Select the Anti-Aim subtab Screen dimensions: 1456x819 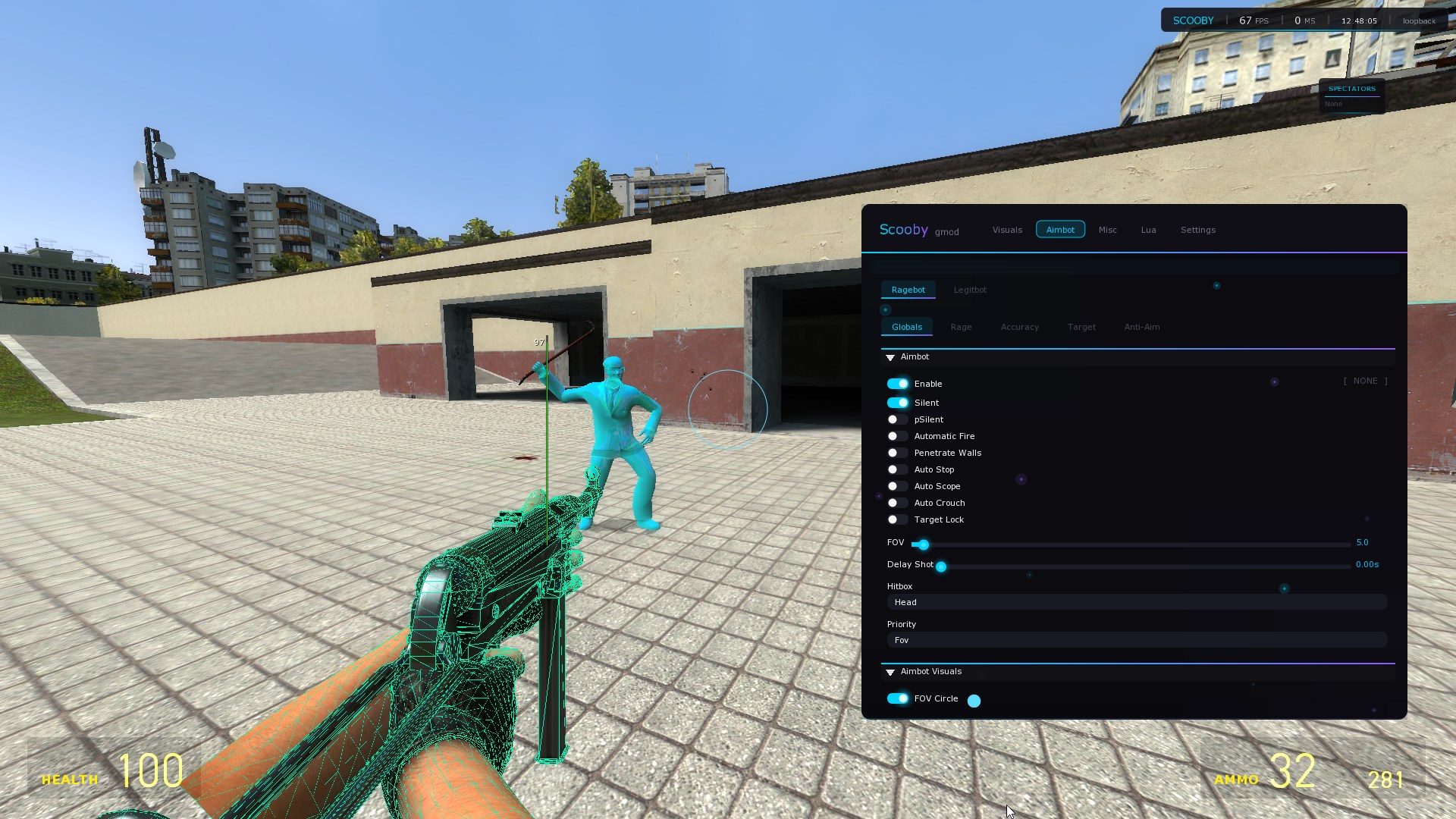1142,327
